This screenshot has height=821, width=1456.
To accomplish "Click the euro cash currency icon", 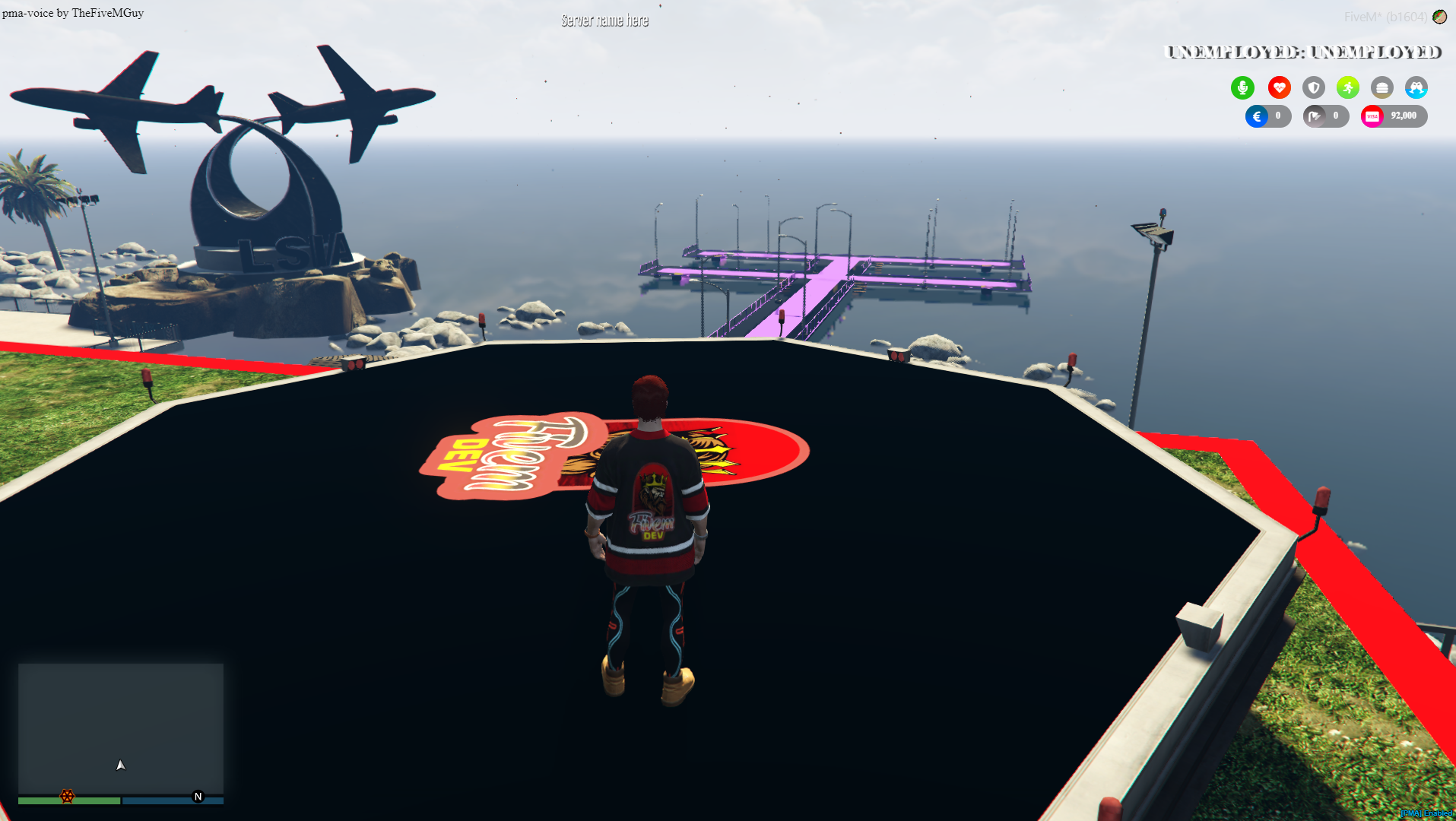I will point(1258,116).
